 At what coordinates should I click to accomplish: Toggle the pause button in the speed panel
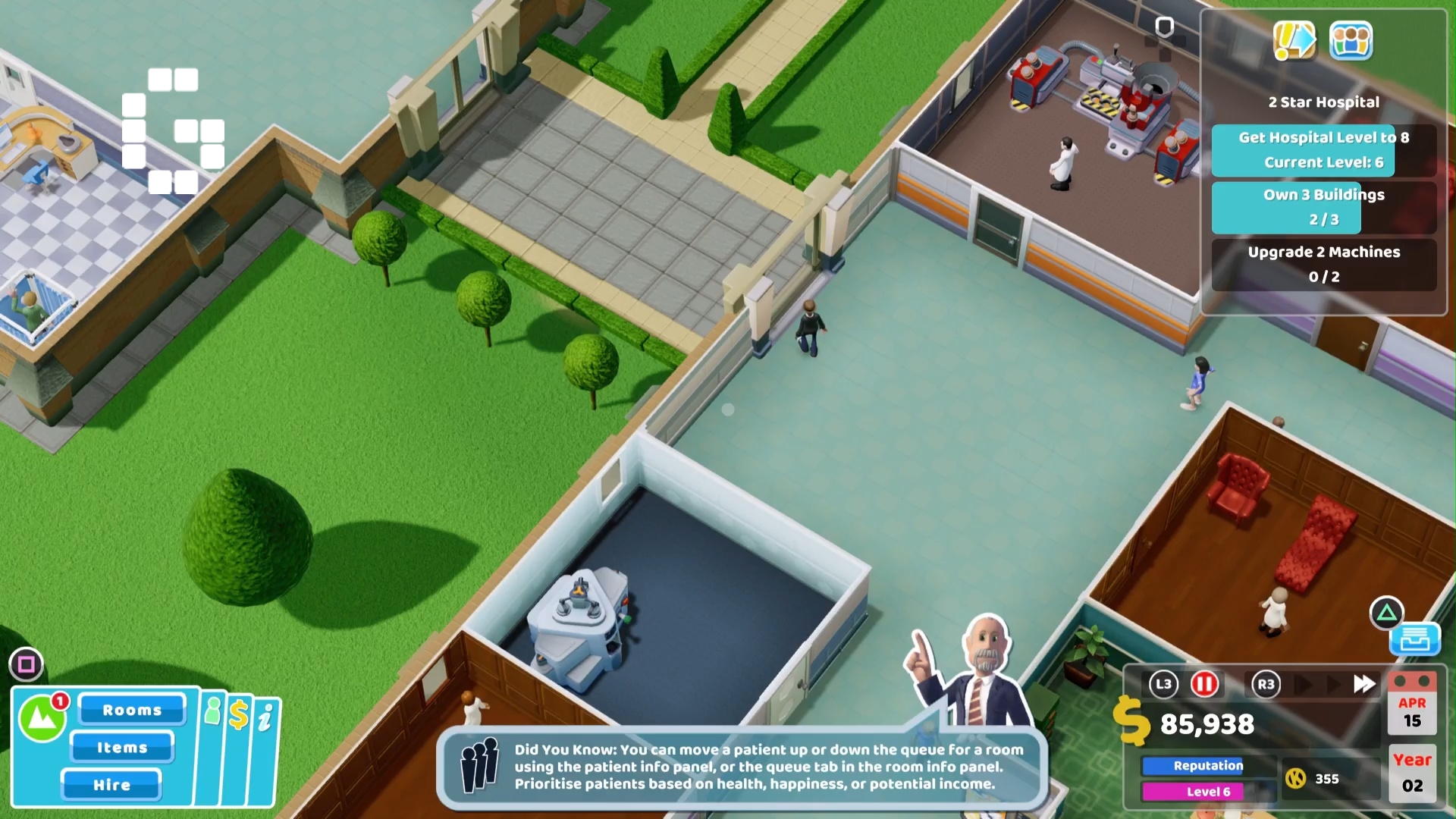pos(1204,683)
